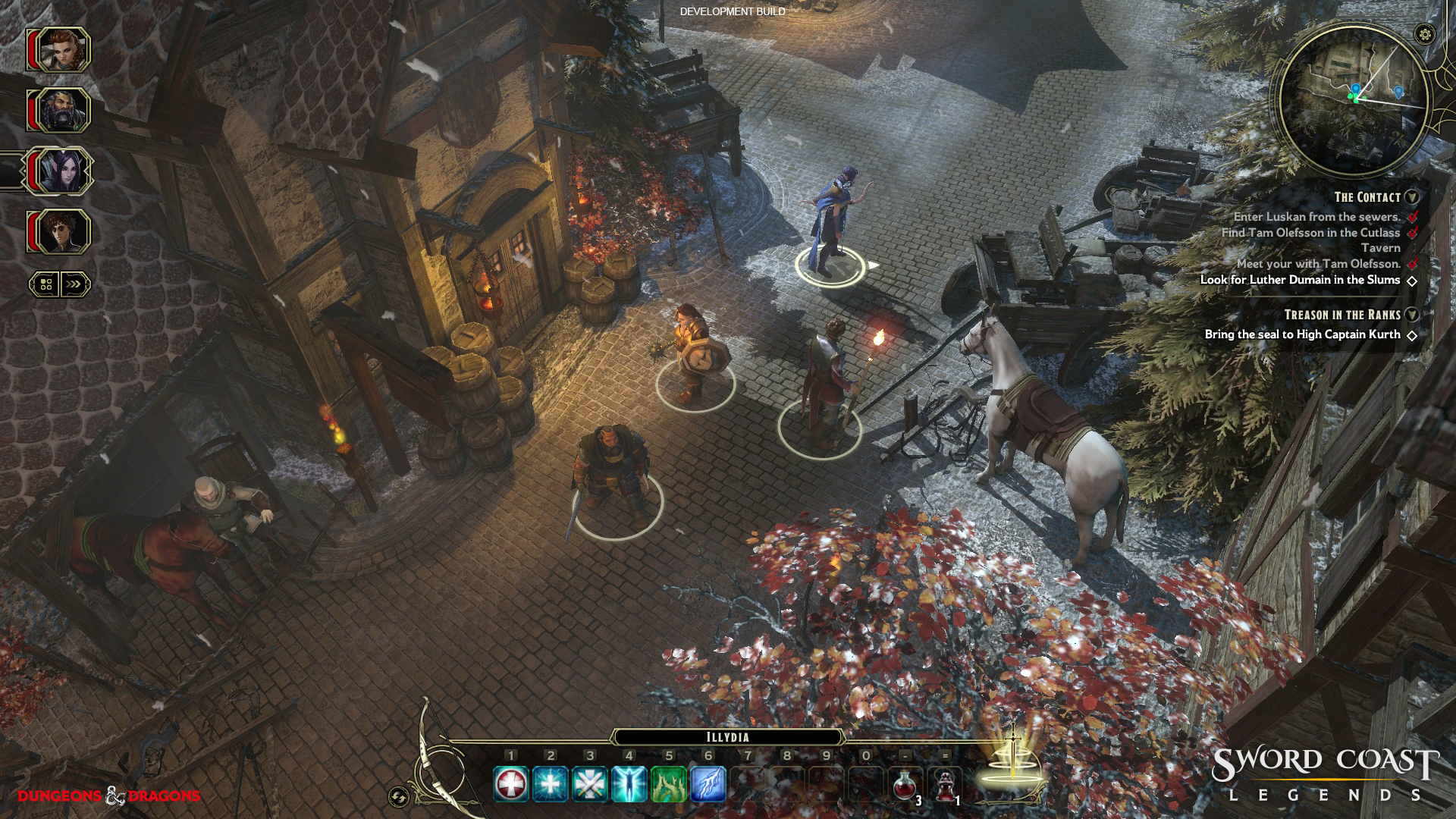Trigger the blue lightning bolt ability
This screenshot has height=819, width=1456.
708,784
